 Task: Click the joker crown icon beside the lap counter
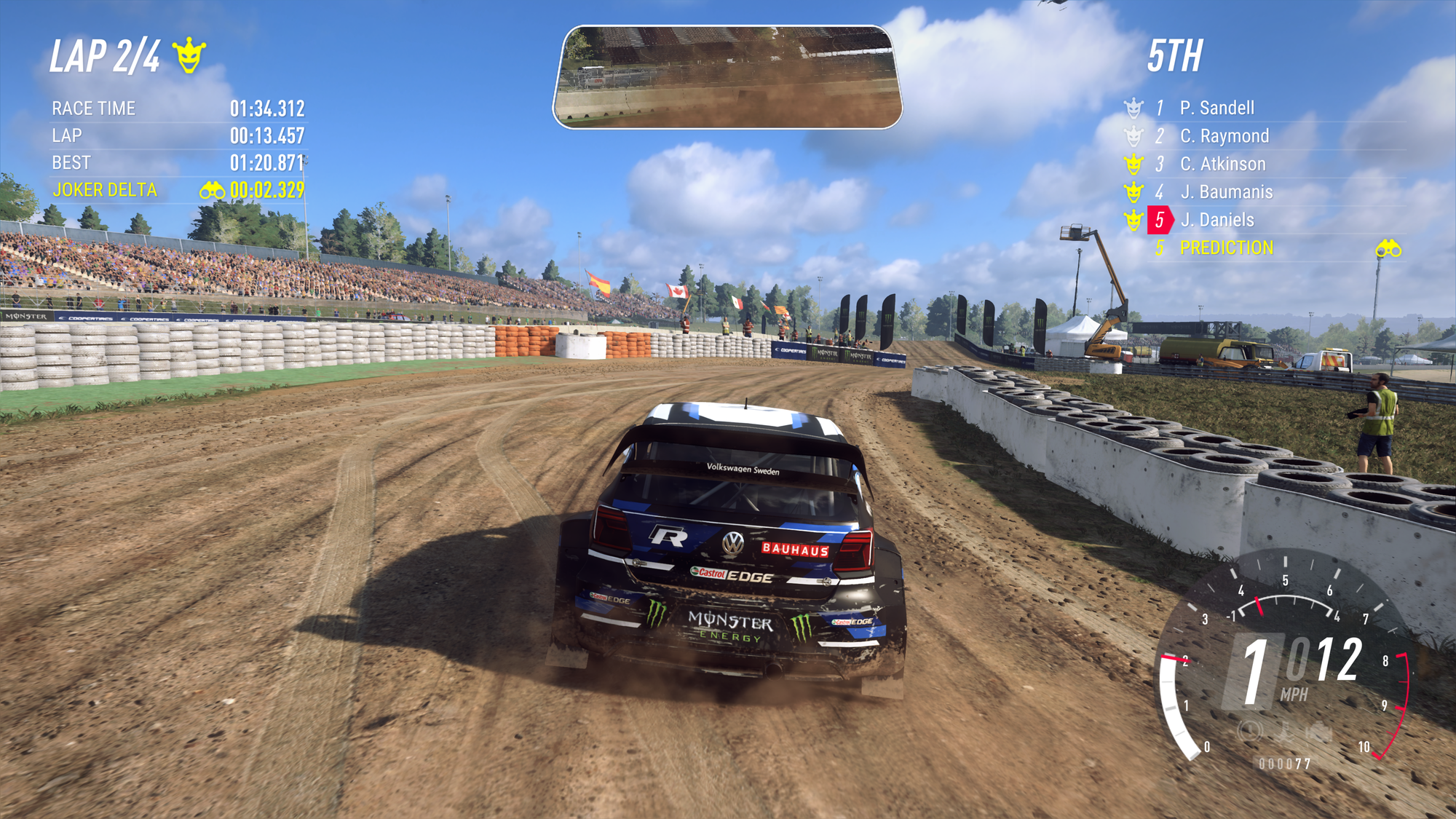pos(189,55)
